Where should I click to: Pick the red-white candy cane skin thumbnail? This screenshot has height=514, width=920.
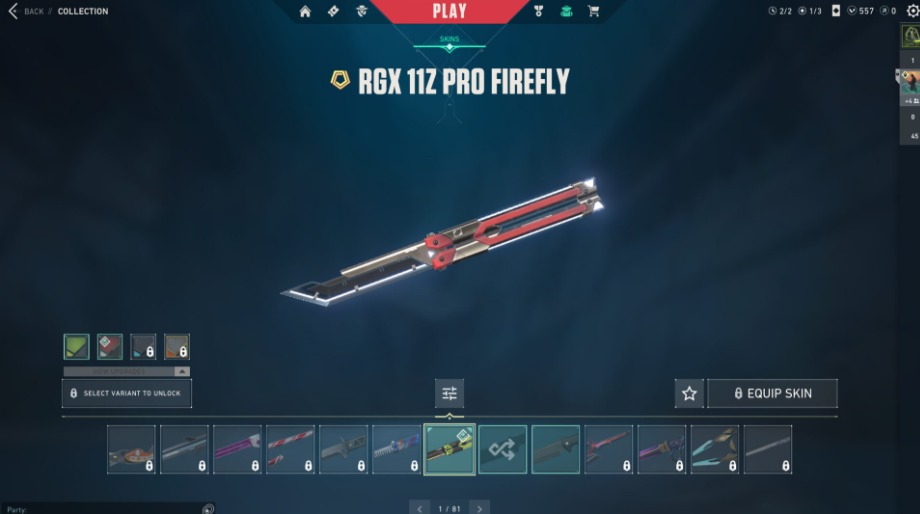290,449
